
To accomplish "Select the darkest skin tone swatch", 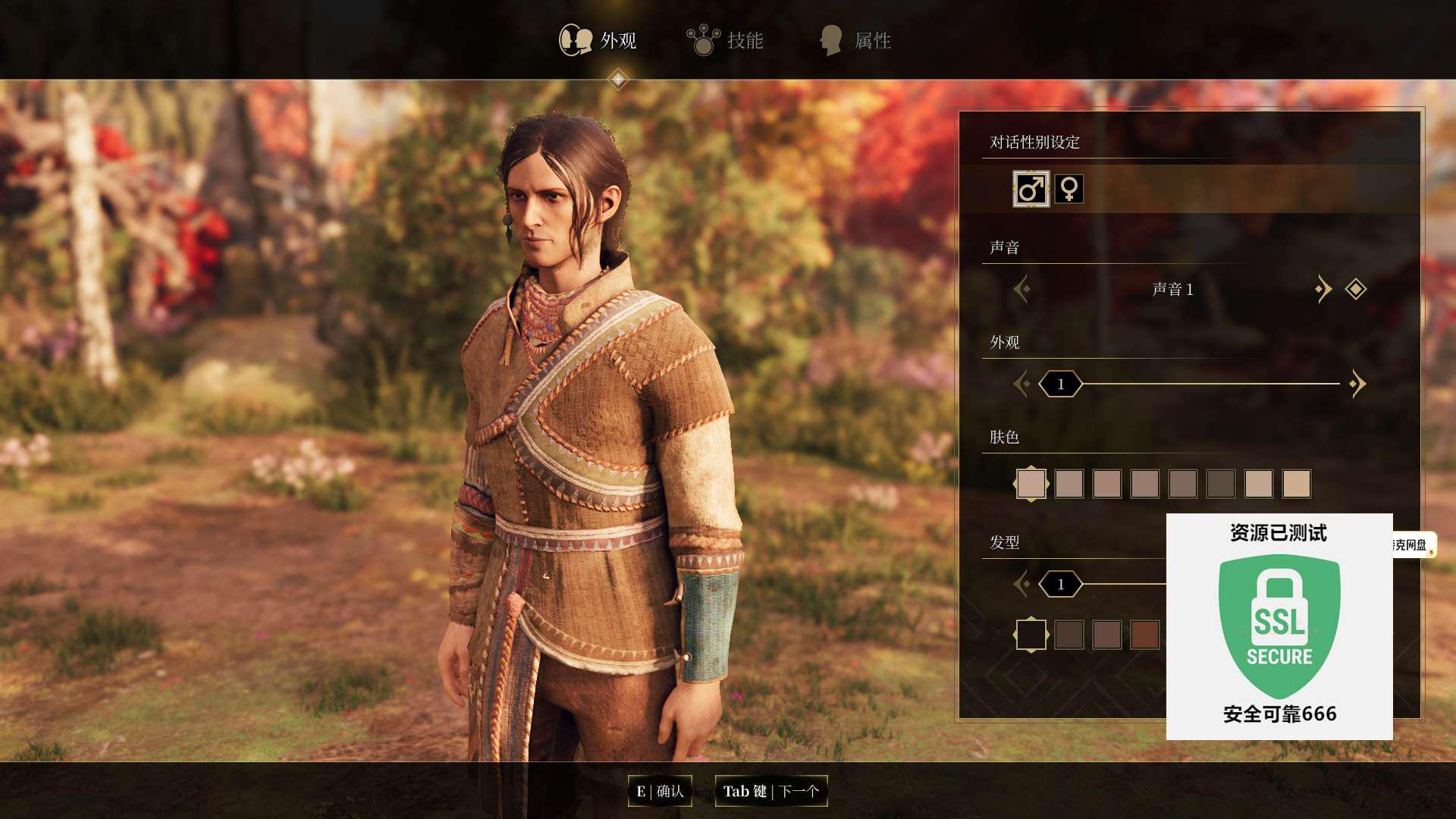I will [1220, 484].
